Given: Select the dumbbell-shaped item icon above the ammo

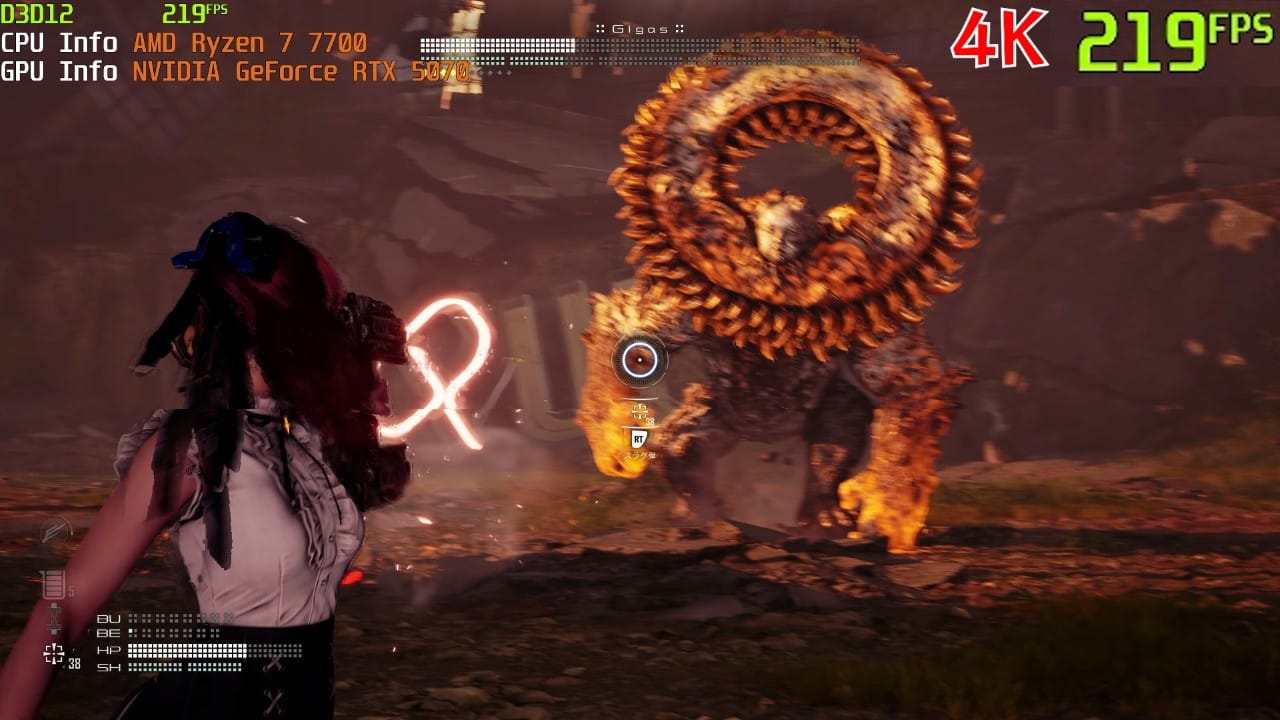Looking at the screenshot, I should pos(54,620).
